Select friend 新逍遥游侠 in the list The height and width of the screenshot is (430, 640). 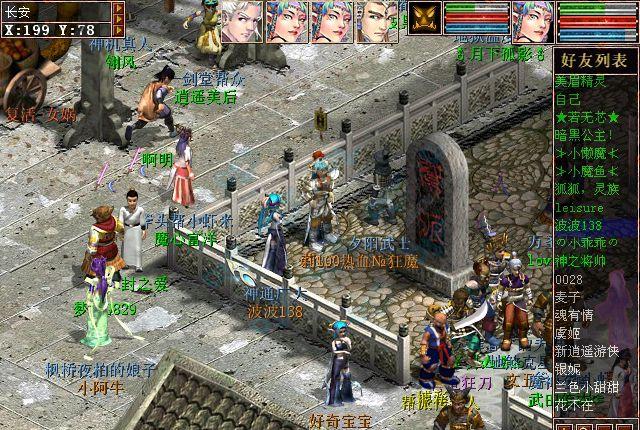(x=587, y=351)
